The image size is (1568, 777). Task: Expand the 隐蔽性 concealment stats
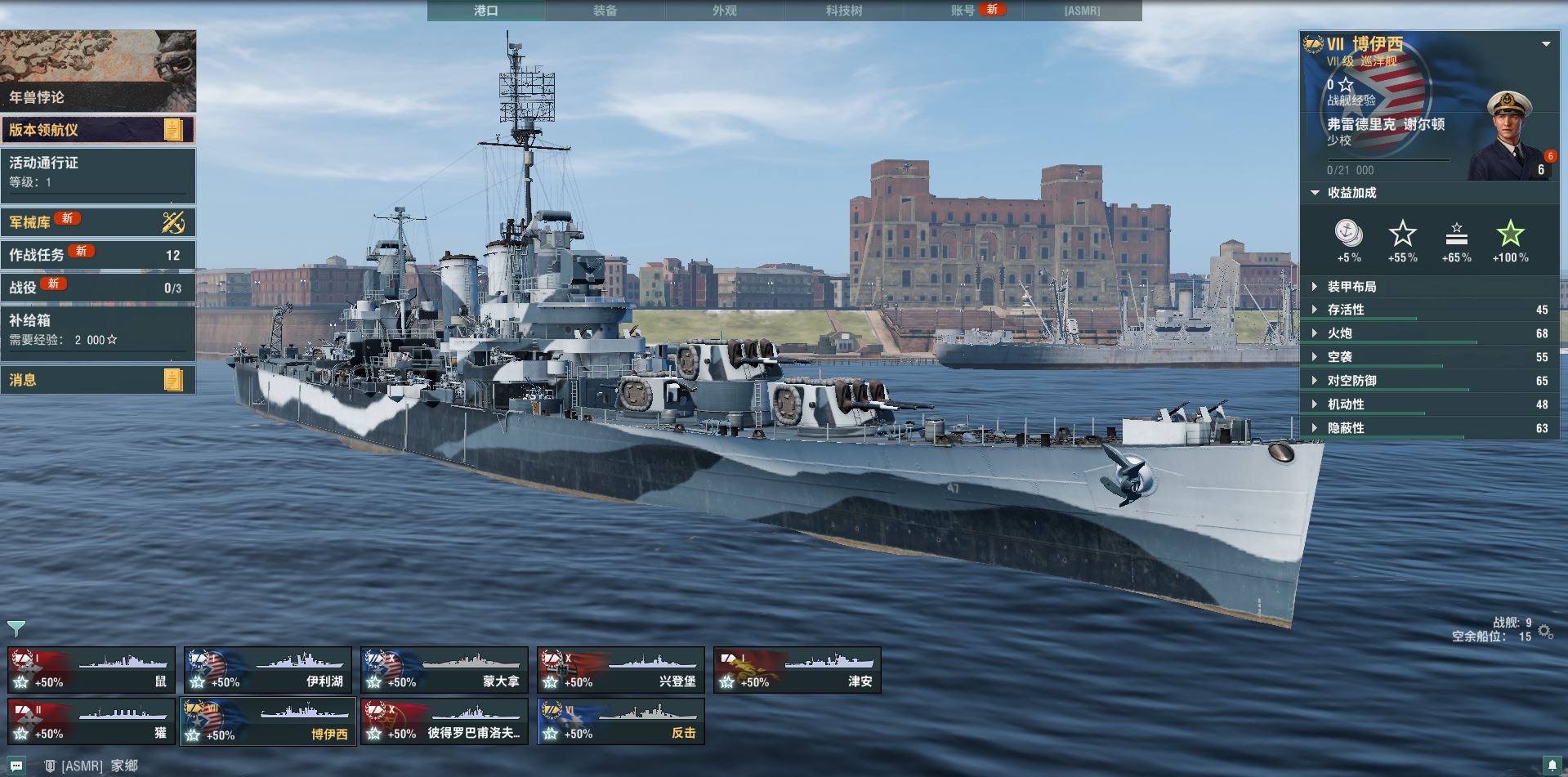[x=1345, y=428]
